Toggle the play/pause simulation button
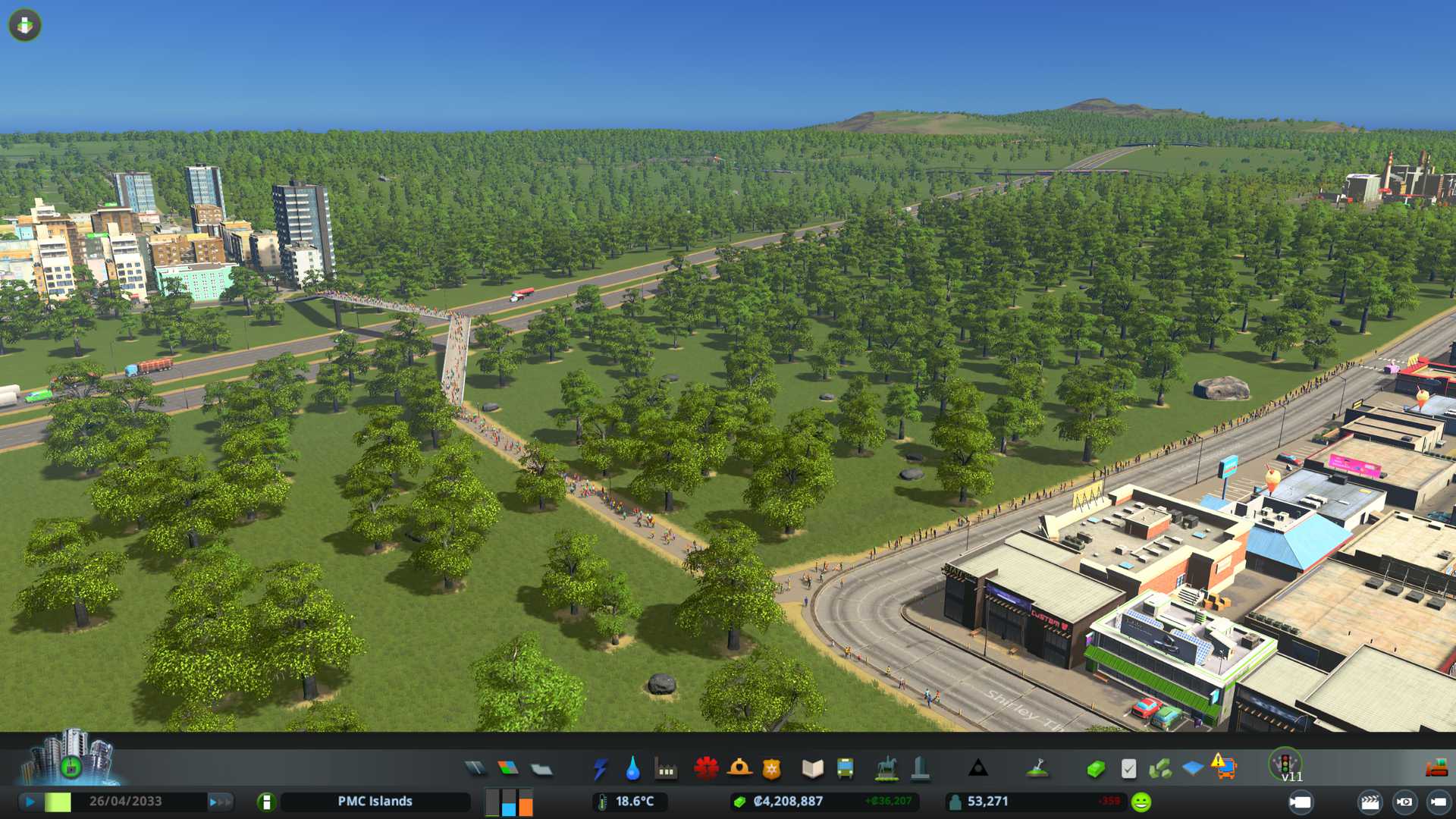The image size is (1456, 819). pyautogui.click(x=30, y=802)
